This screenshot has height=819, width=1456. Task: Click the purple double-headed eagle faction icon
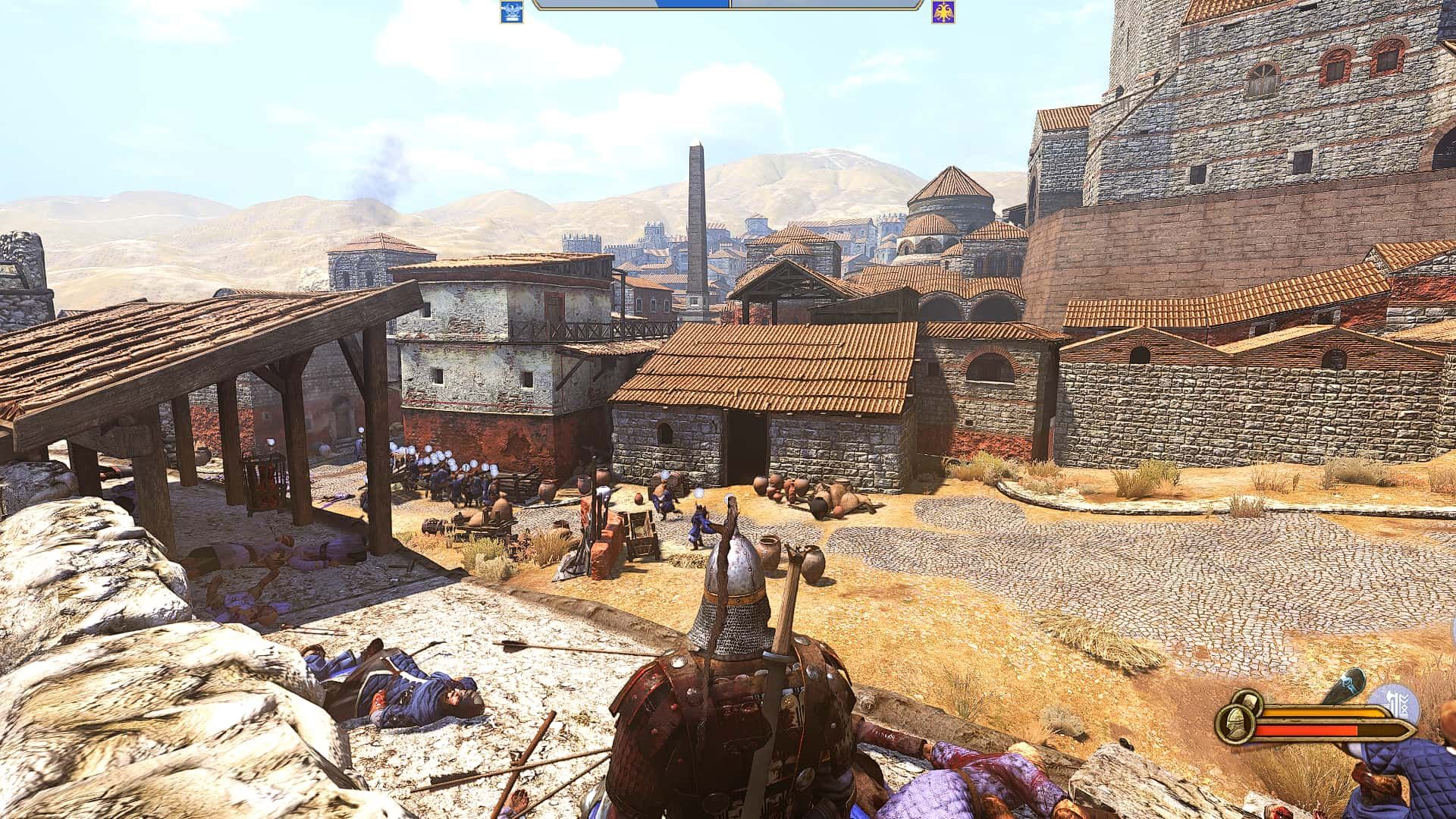945,12
